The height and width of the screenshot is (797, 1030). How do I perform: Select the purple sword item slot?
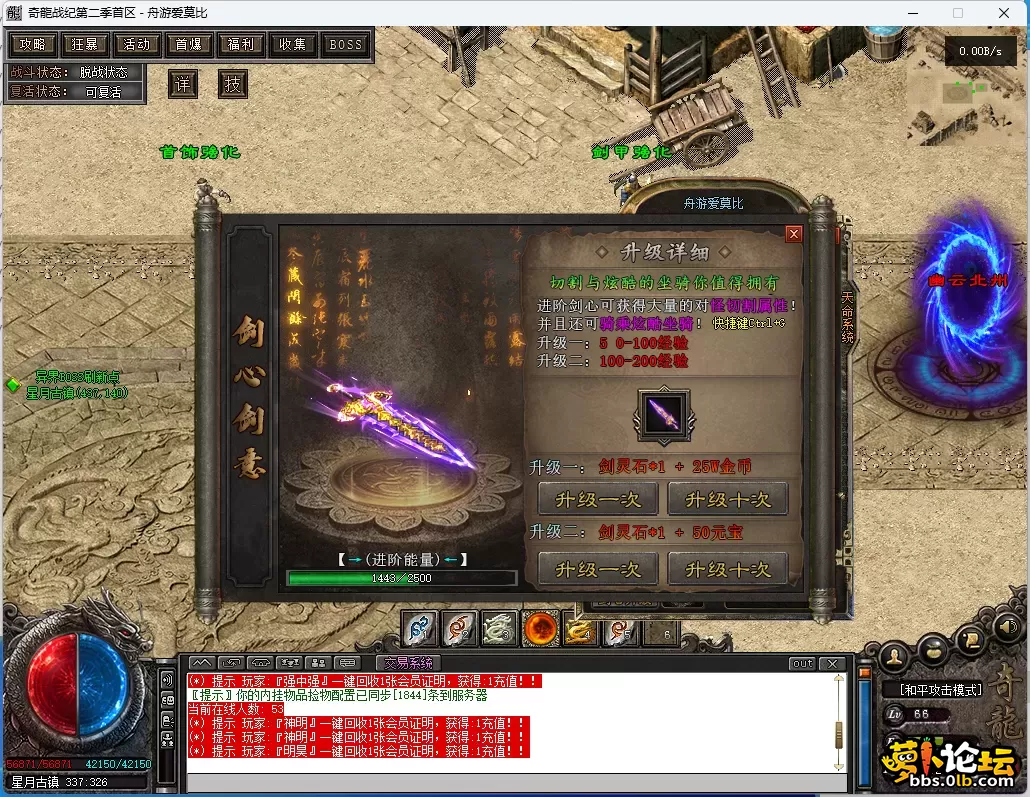[663, 413]
